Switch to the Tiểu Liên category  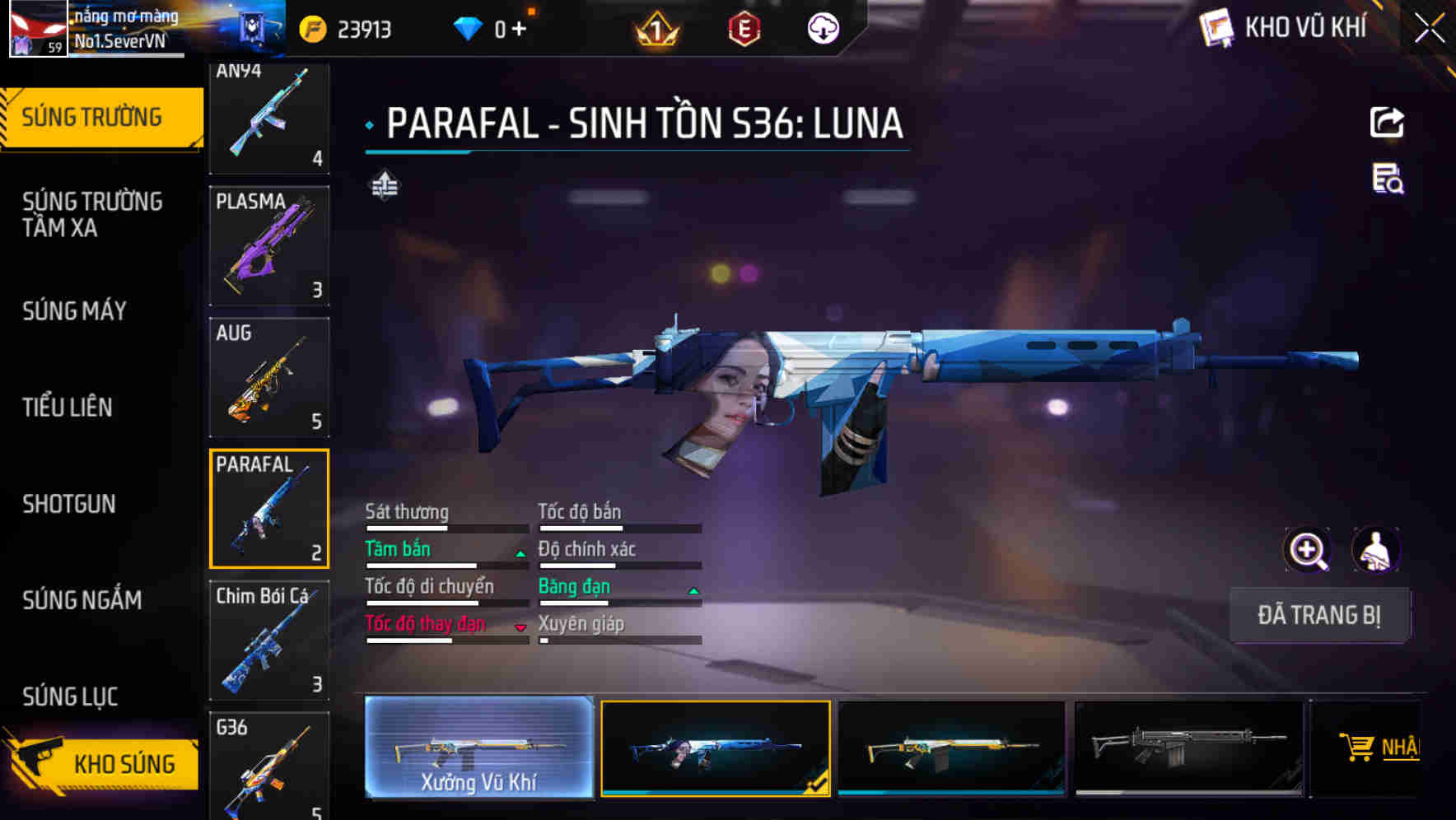68,407
